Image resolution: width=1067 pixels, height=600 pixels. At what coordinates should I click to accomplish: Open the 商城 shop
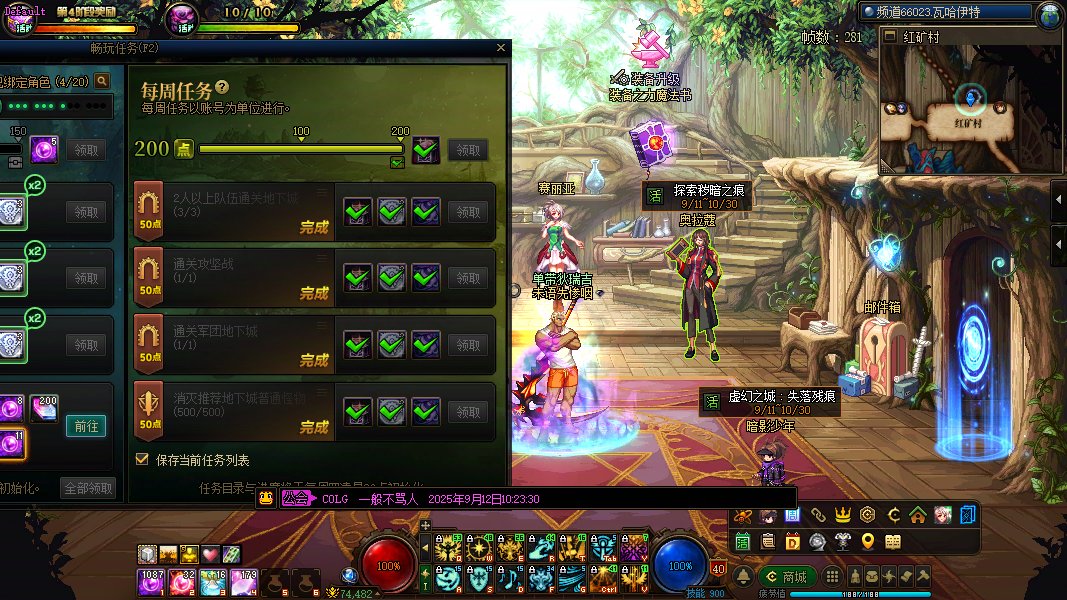tap(786, 577)
